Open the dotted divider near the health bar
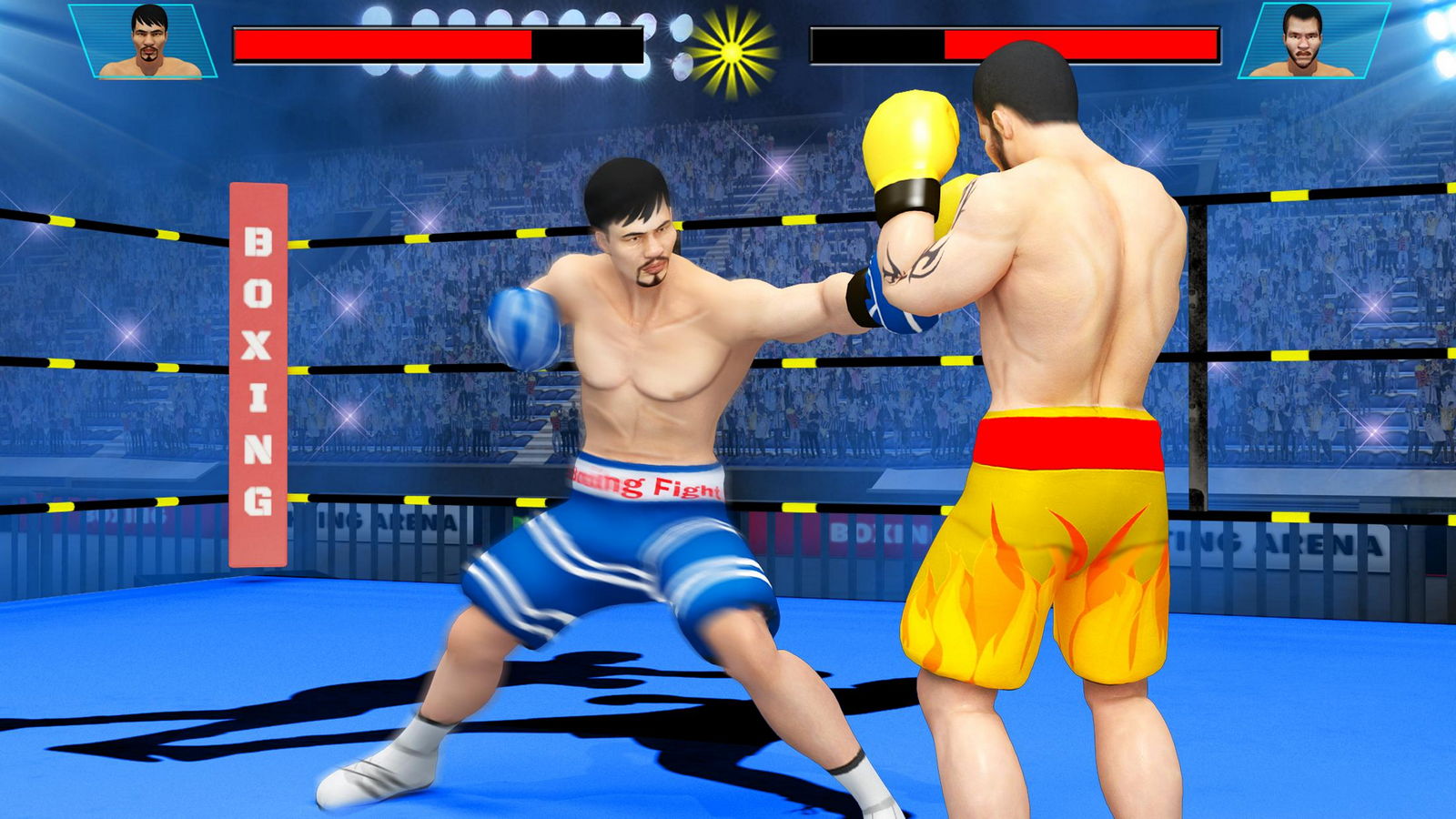The image size is (1456, 819). pos(681,45)
